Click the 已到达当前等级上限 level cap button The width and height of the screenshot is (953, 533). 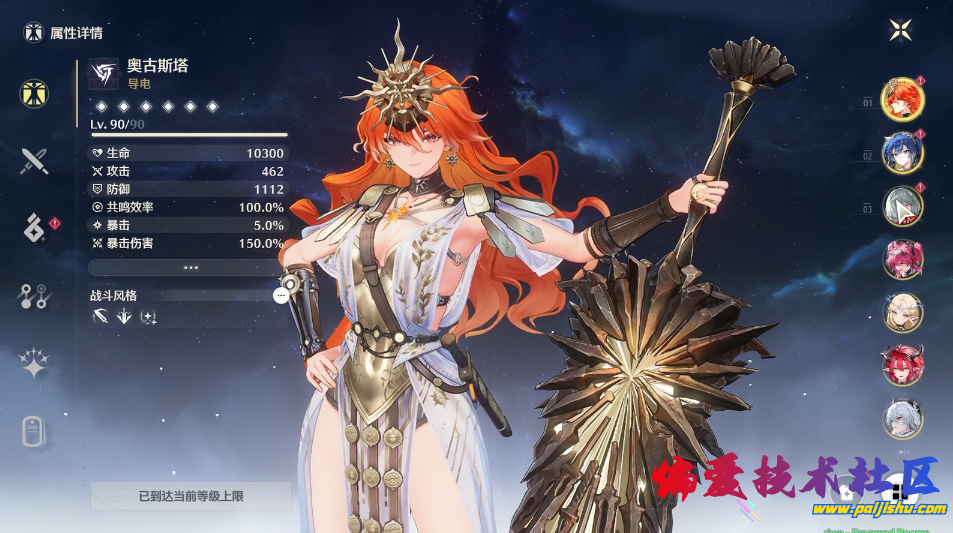click(x=191, y=495)
